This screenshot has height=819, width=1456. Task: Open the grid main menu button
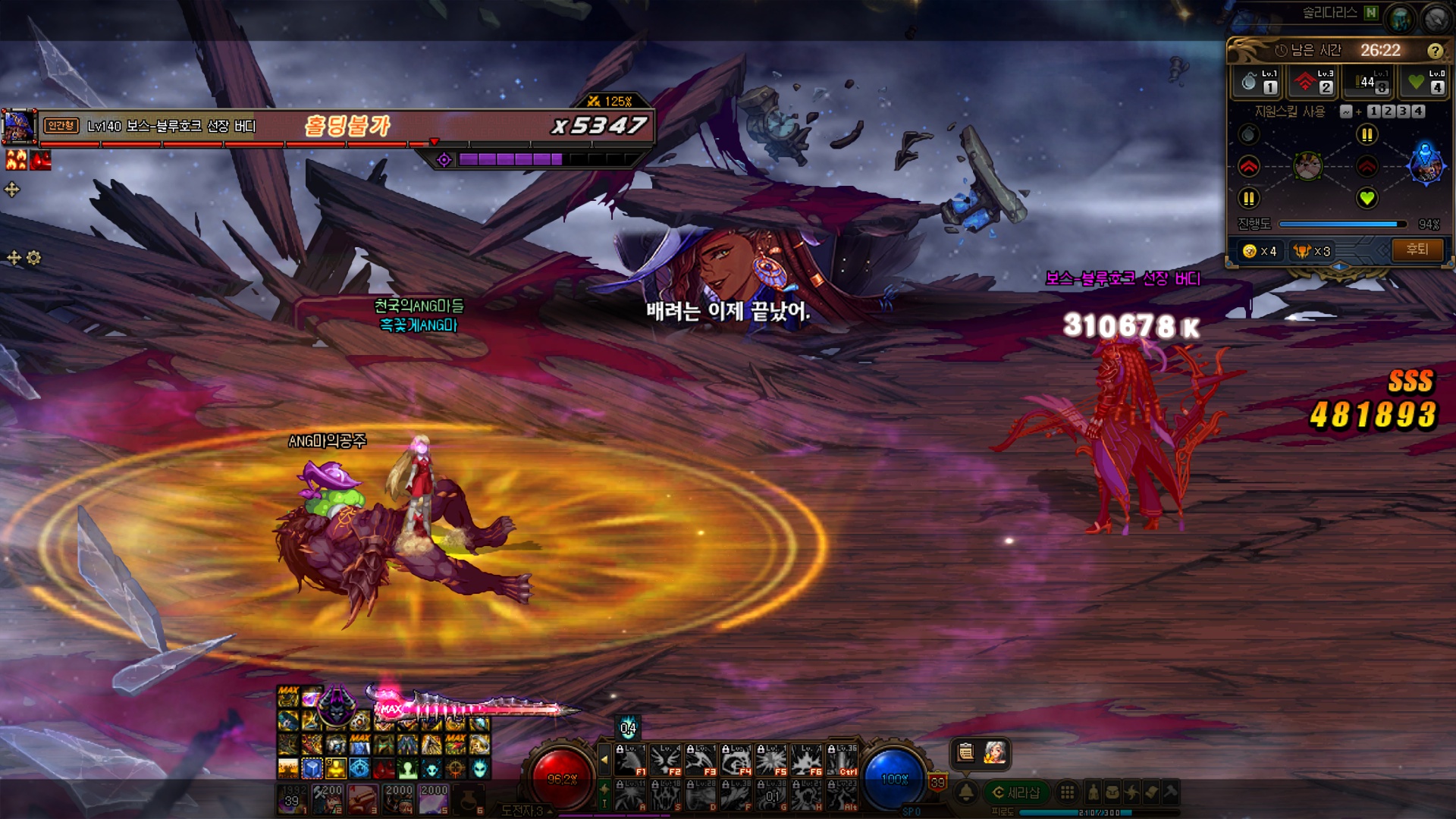pyautogui.click(x=1067, y=792)
